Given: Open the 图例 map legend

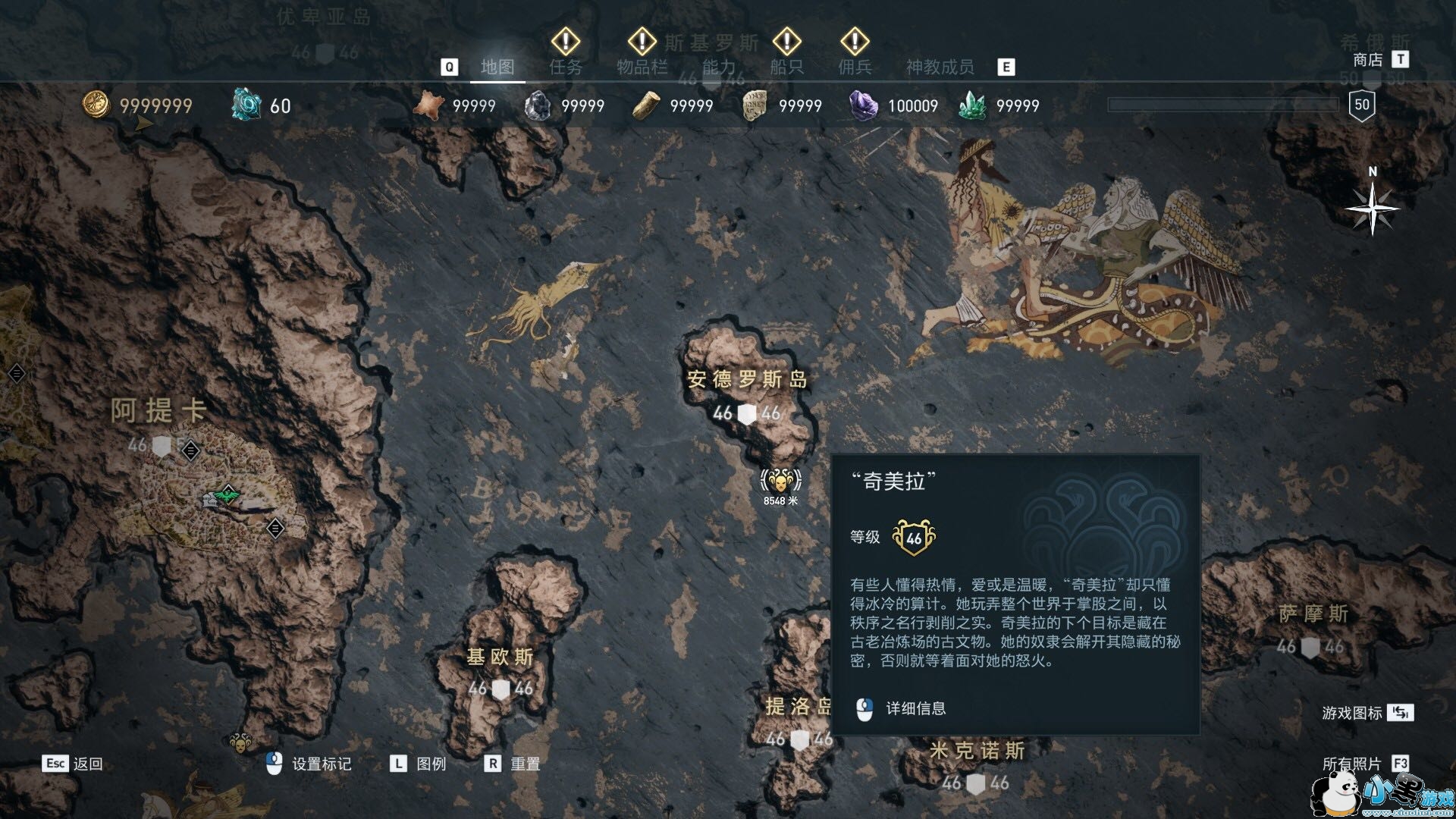Looking at the screenshot, I should 431,764.
